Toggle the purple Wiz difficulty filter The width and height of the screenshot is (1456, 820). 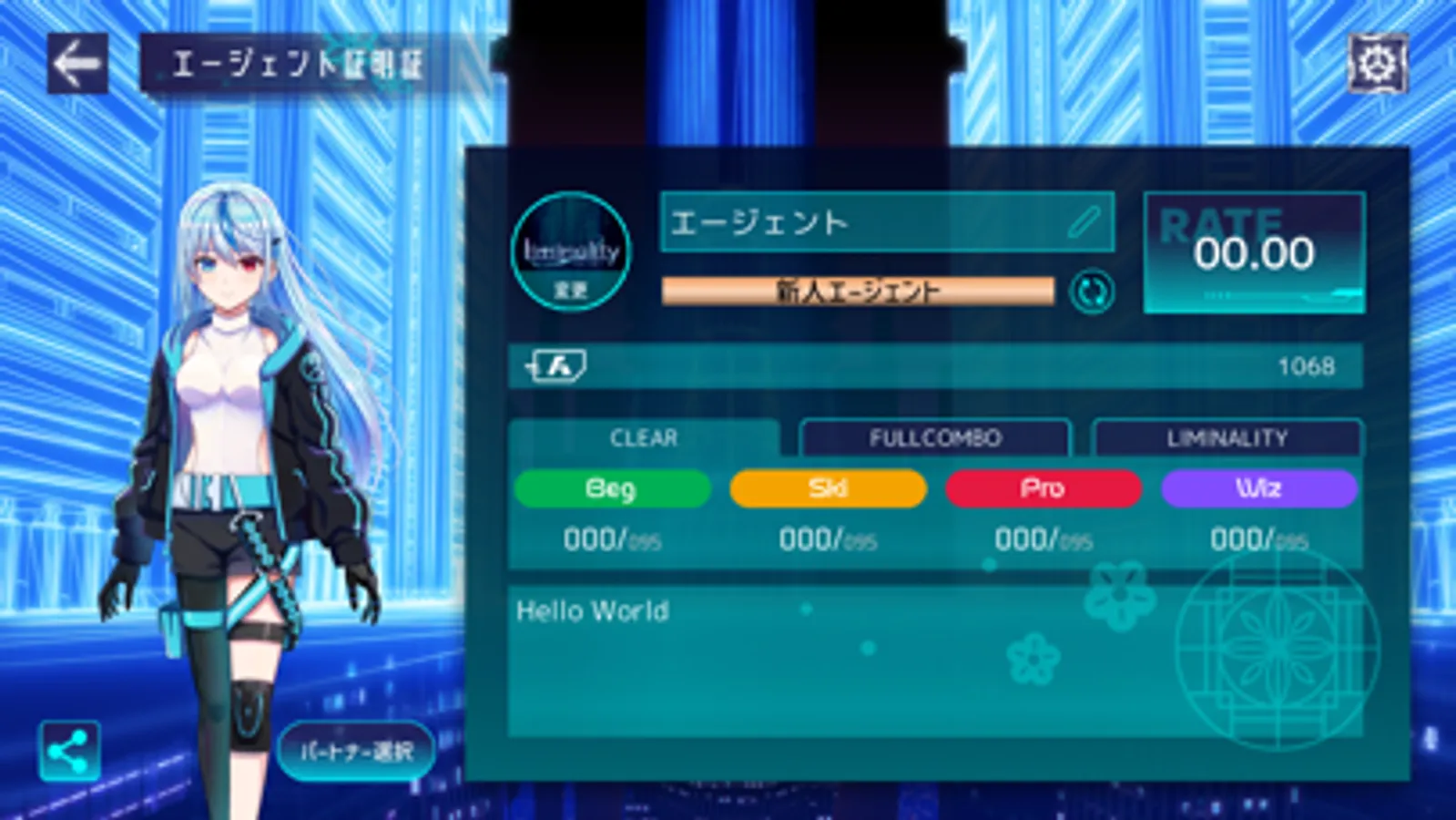pos(1257,488)
